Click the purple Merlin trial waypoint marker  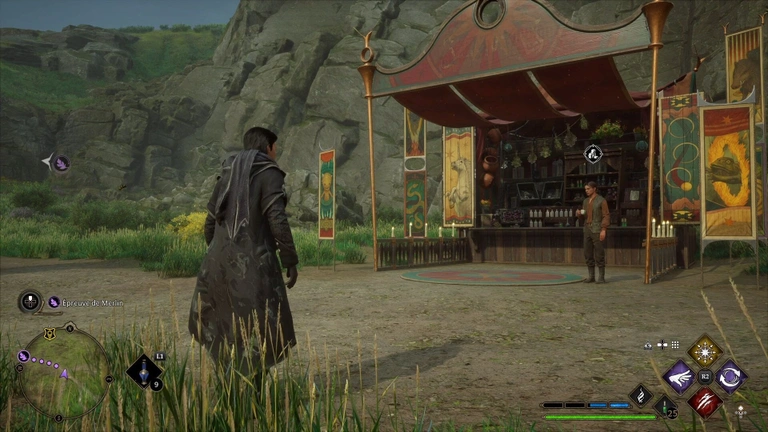click(x=61, y=163)
